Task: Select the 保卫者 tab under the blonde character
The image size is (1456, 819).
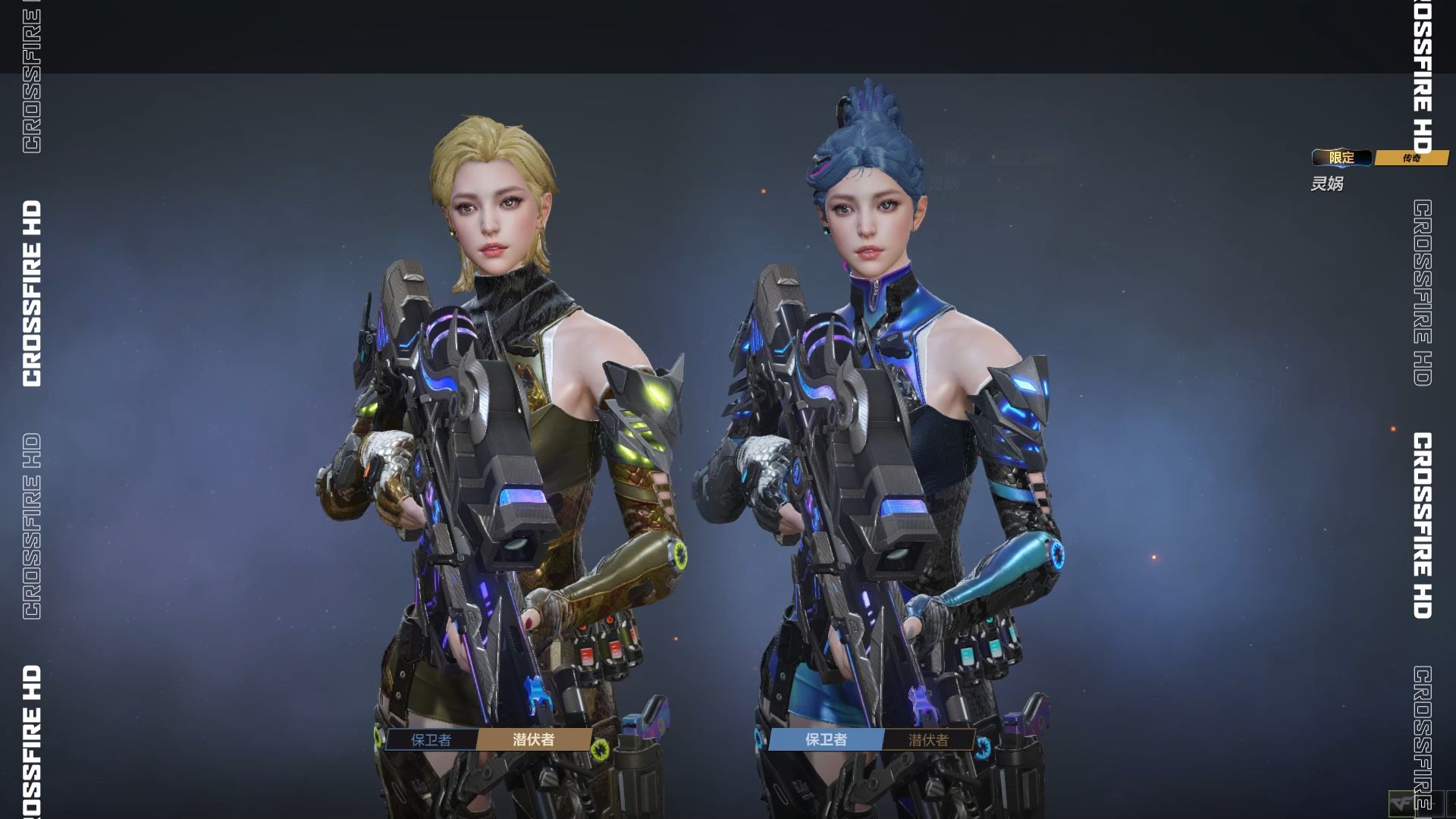Action: click(431, 739)
